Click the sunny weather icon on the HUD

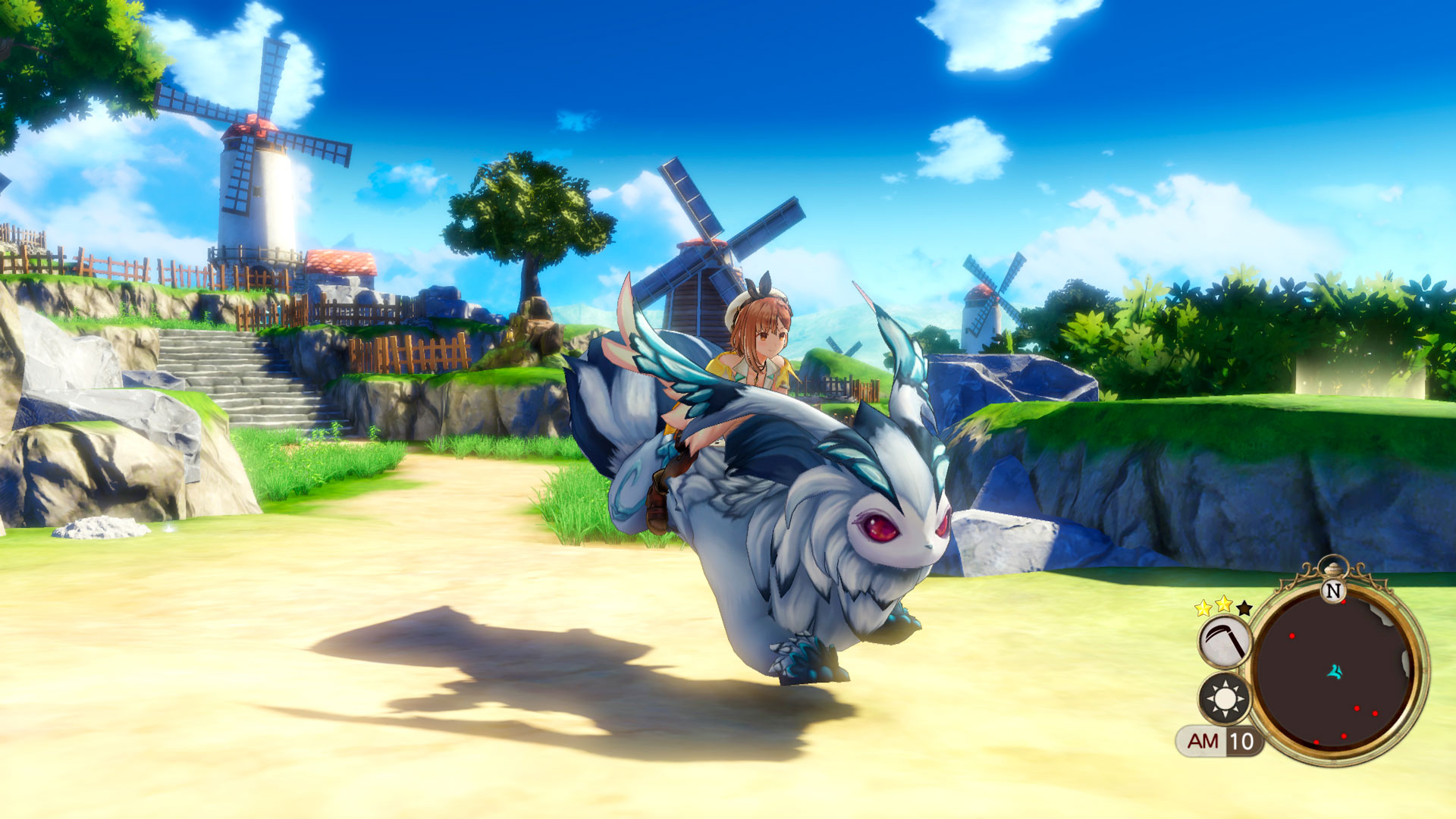(1224, 698)
